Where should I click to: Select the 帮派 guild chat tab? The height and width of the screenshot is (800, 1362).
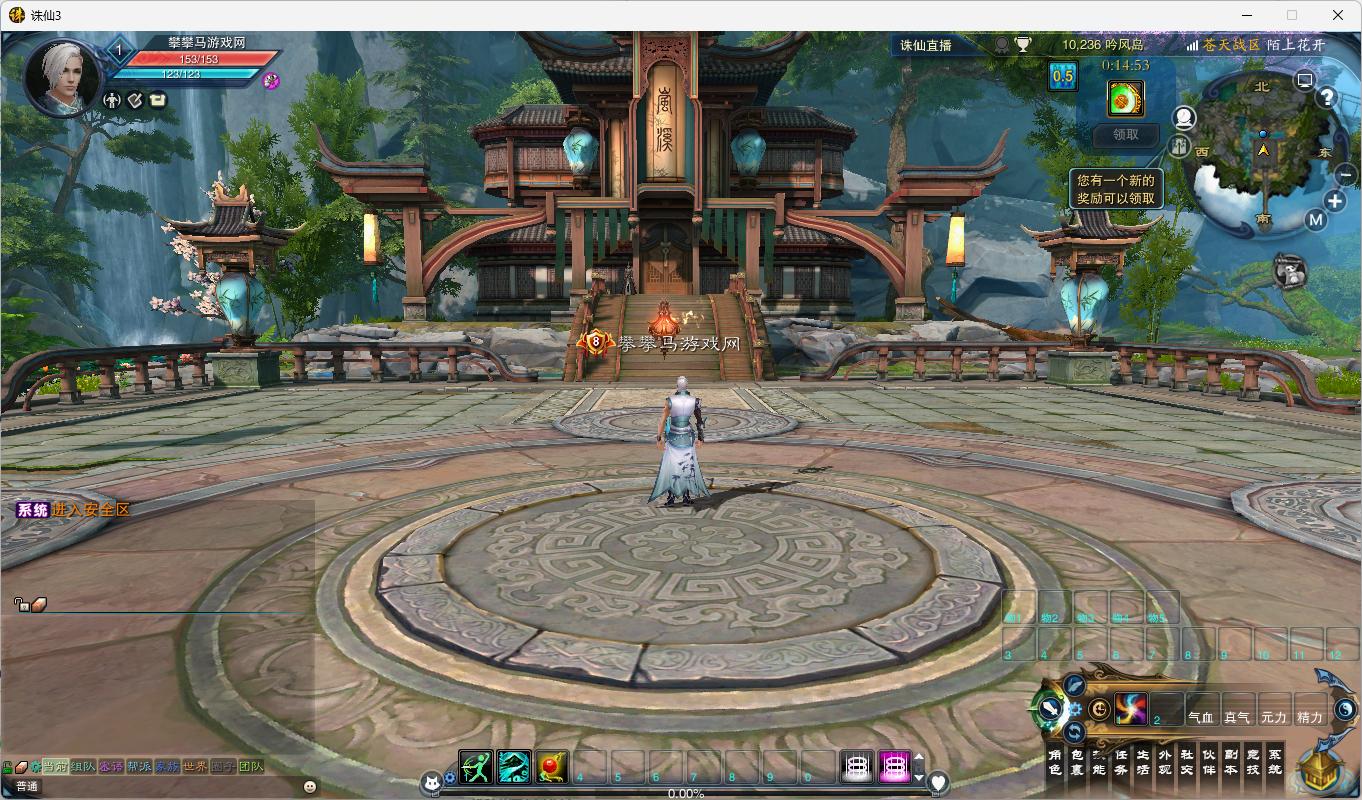139,767
